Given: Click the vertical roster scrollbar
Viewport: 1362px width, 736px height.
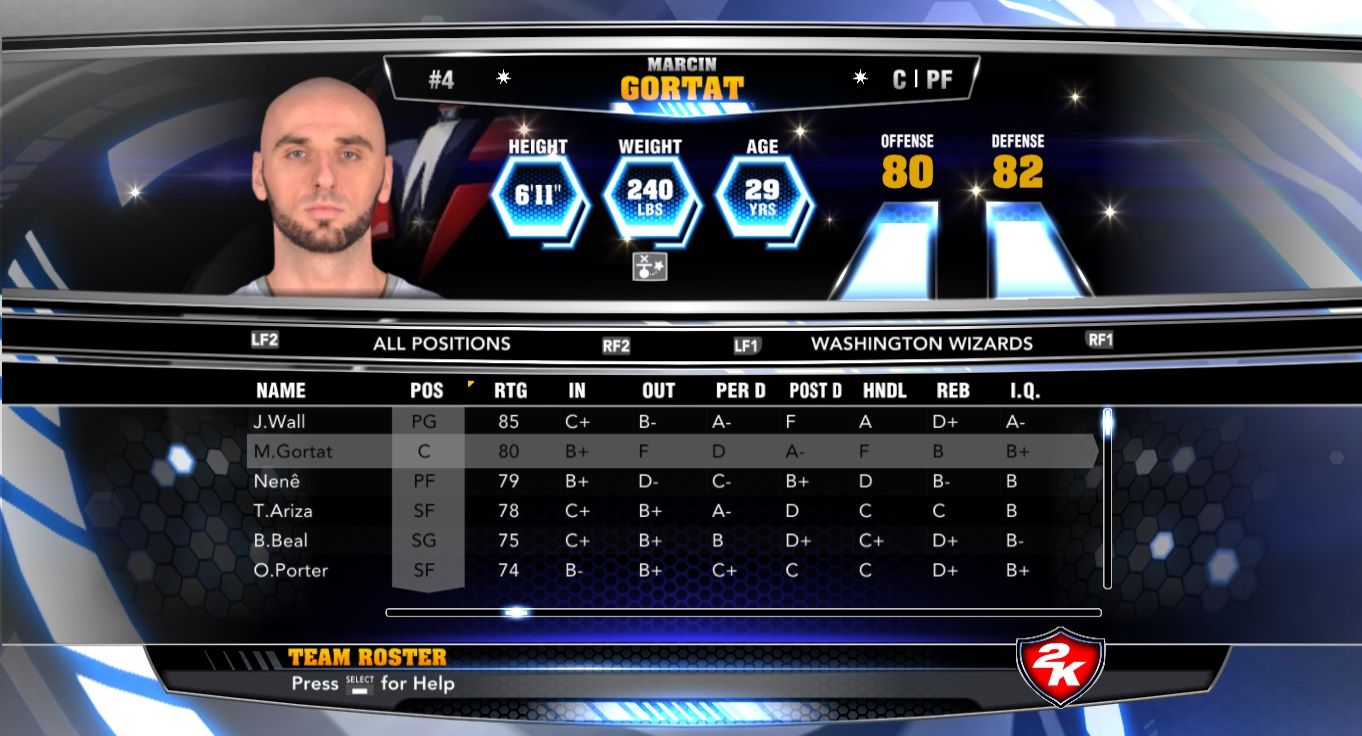Looking at the screenshot, I should [1107, 498].
